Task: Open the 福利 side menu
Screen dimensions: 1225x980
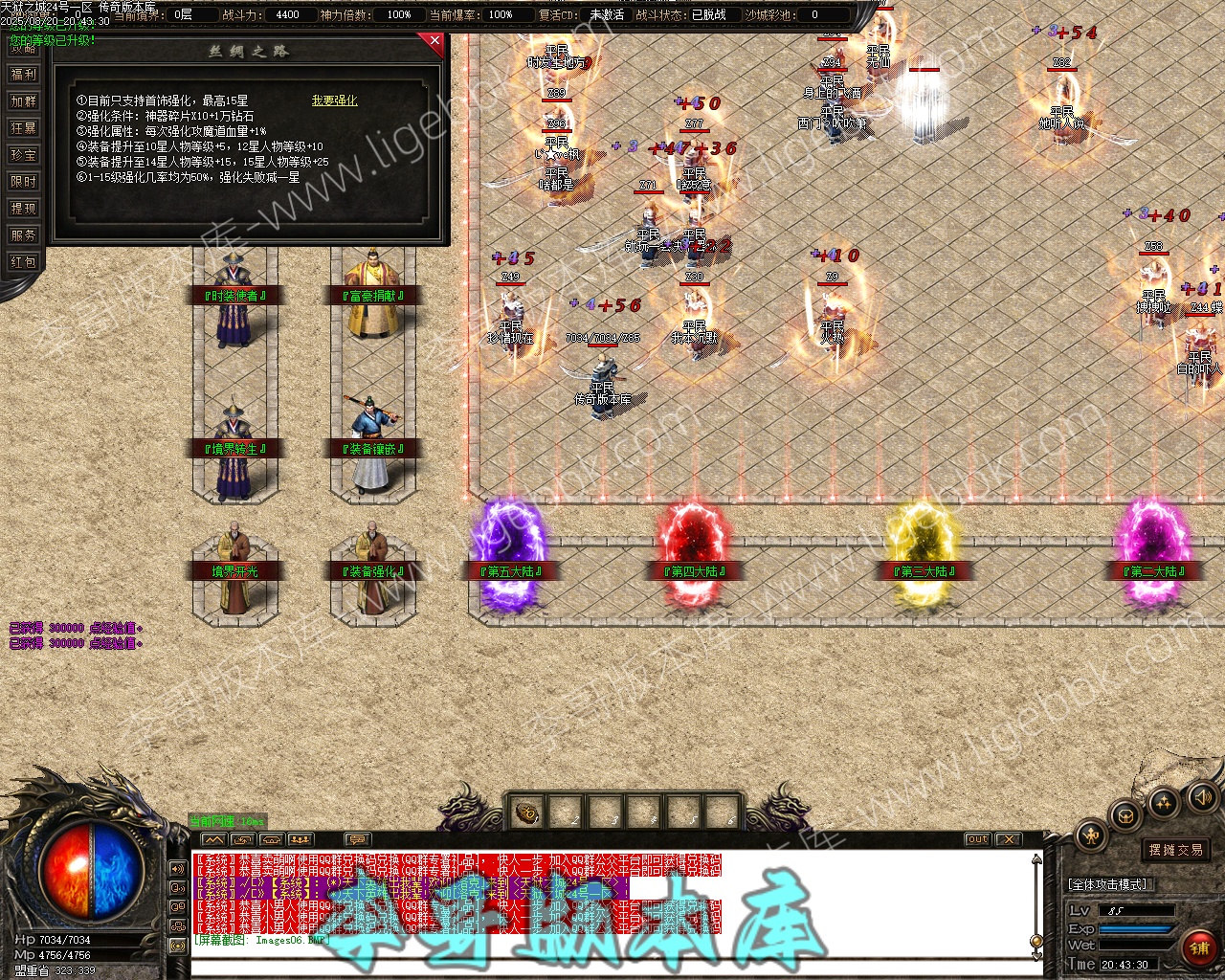Action: 23,75
